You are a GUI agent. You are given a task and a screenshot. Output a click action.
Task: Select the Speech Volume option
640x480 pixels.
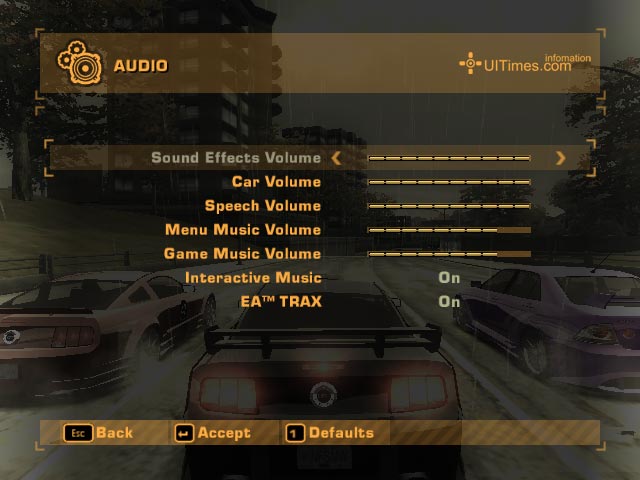click(x=263, y=206)
